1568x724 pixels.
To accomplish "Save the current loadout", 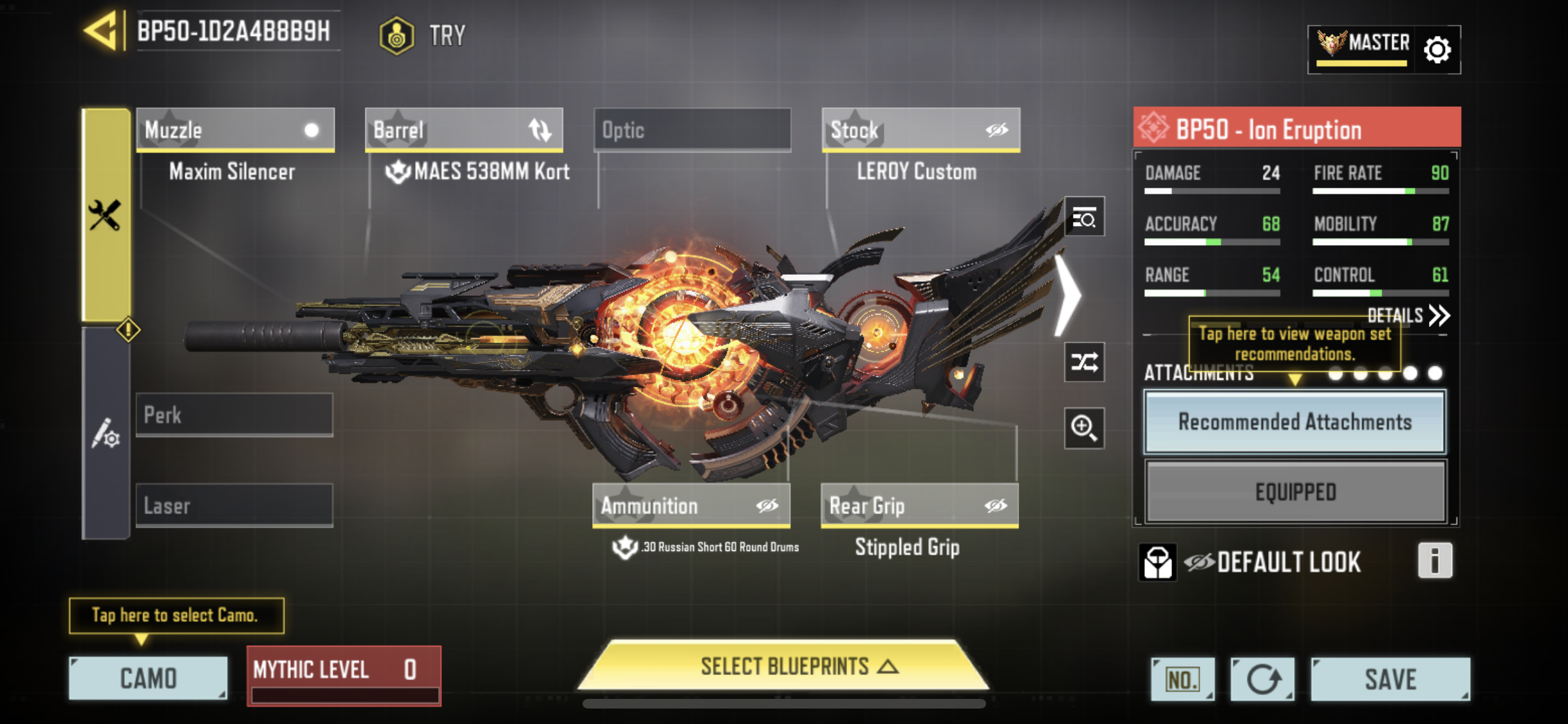I will 1390,680.
